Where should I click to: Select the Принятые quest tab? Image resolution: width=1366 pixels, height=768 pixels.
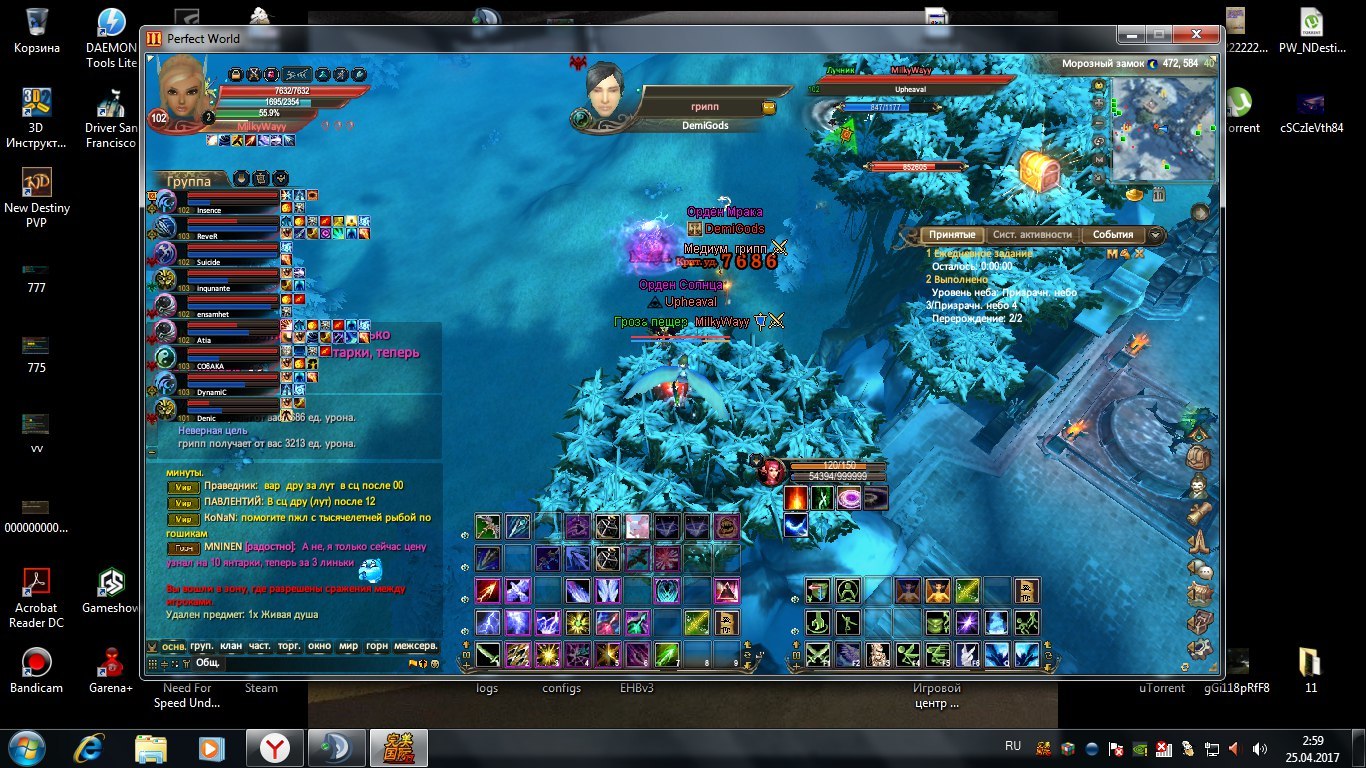[x=951, y=235]
